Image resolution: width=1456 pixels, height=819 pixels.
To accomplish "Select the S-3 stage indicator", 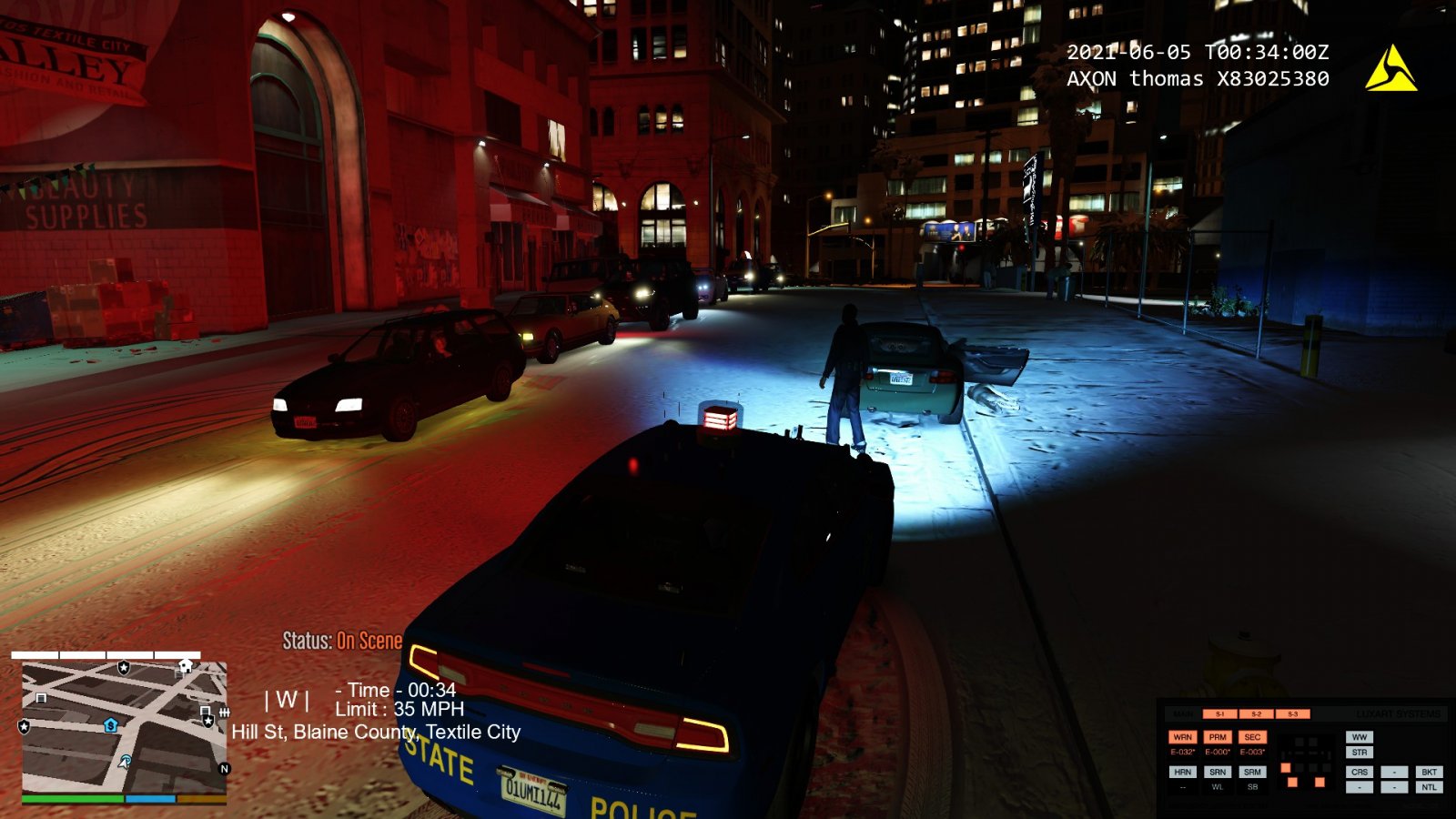I will pyautogui.click(x=1292, y=714).
